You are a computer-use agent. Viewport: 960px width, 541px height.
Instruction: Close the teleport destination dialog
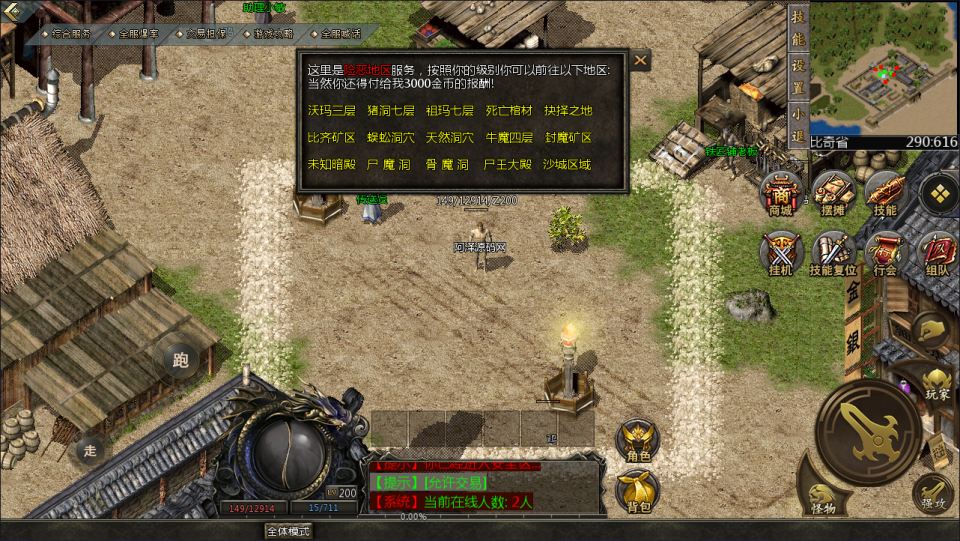[640, 61]
